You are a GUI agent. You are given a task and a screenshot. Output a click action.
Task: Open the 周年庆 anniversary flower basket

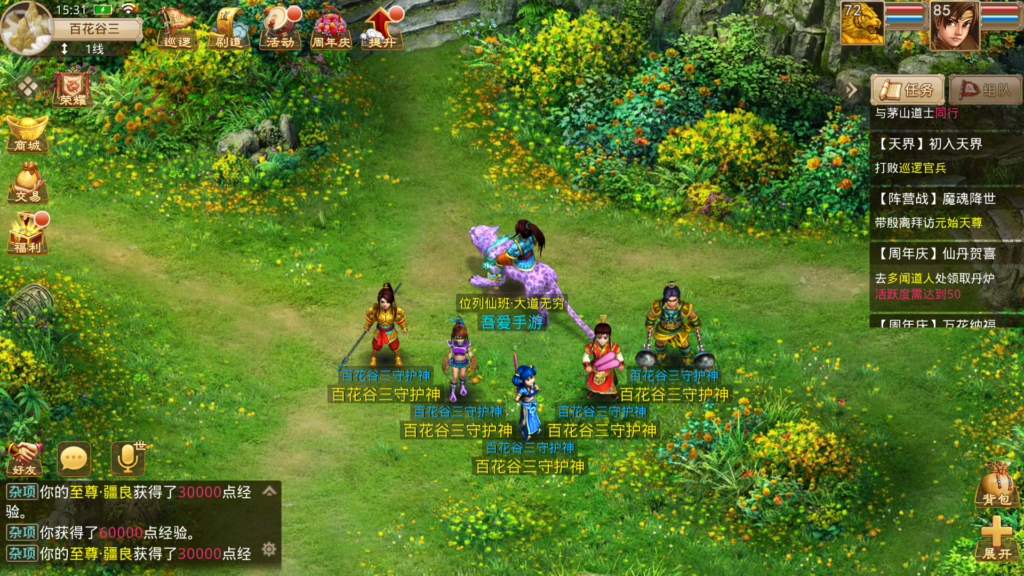coord(330,27)
